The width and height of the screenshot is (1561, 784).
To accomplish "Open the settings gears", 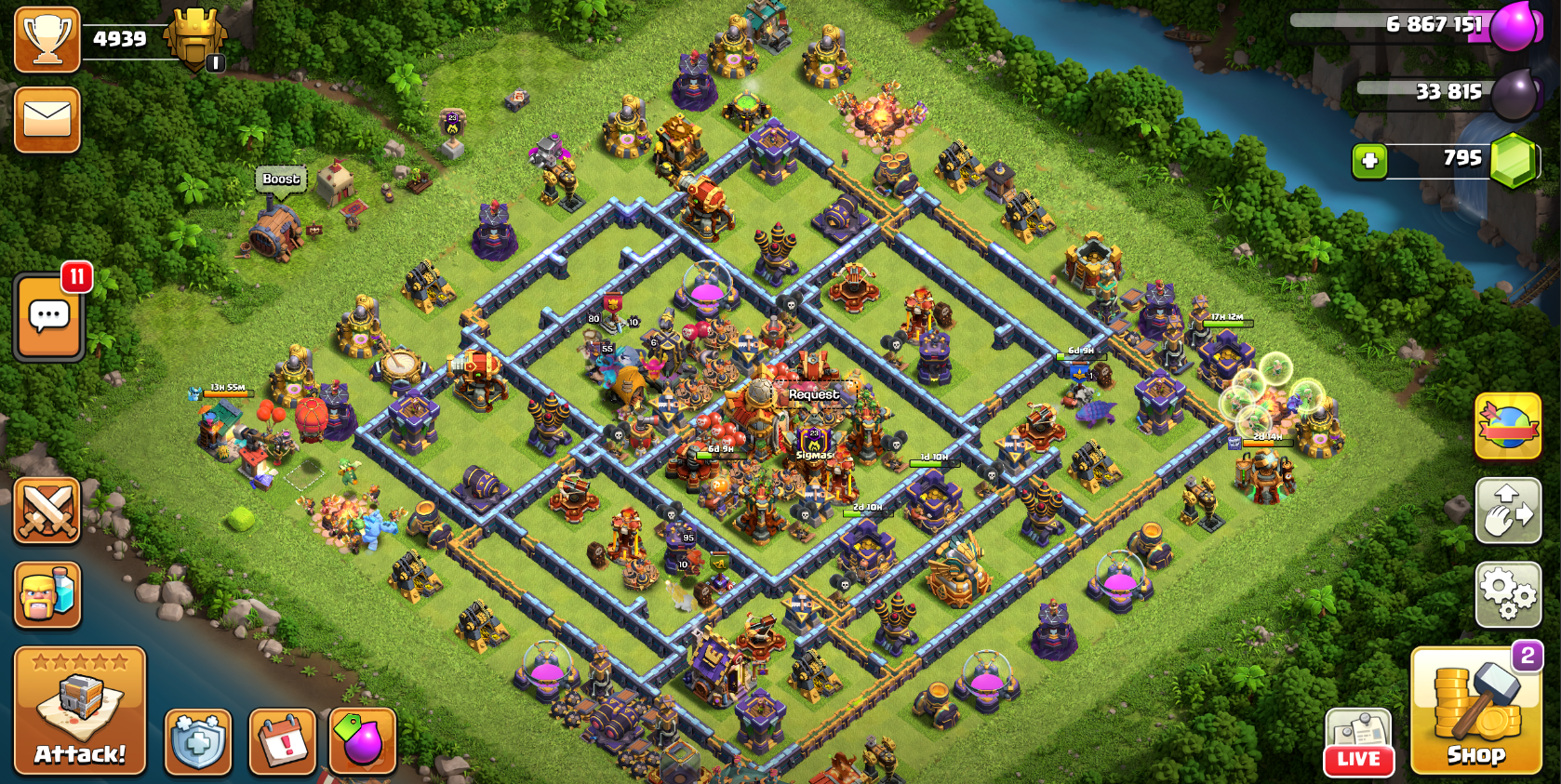I will pos(1508,594).
